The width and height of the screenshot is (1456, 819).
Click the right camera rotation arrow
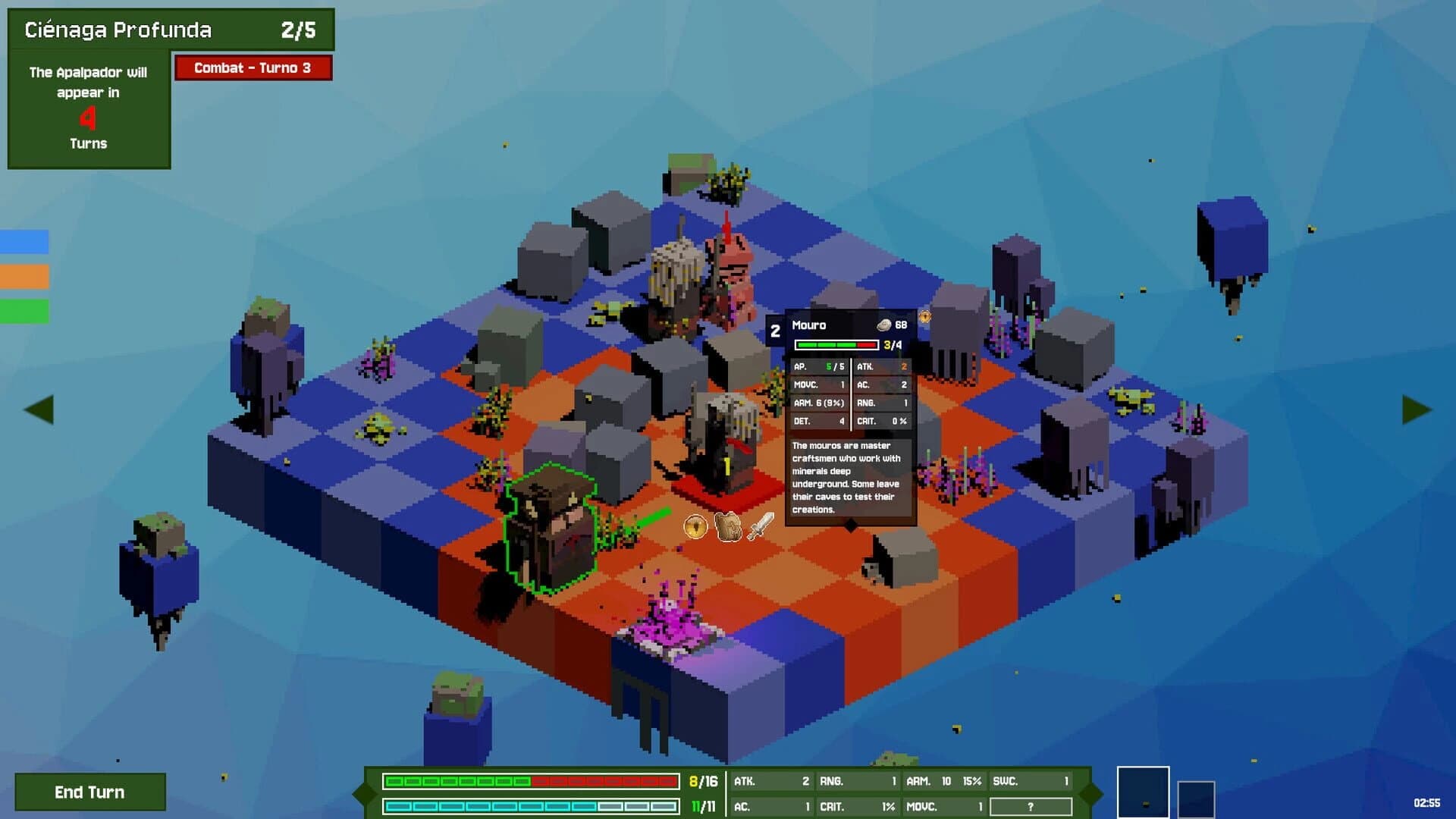[x=1417, y=409]
